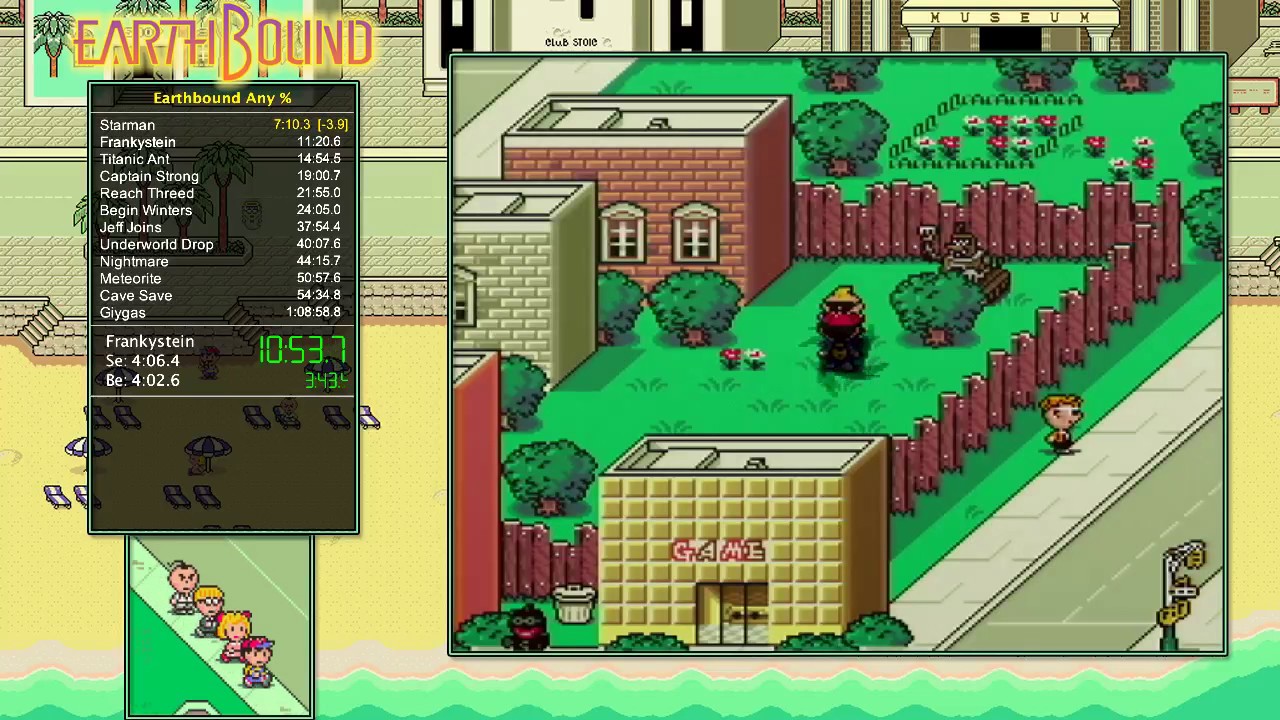Viewport: 1280px width, 720px height.
Task: Click the green 10:53.7 timer display
Action: click(303, 352)
